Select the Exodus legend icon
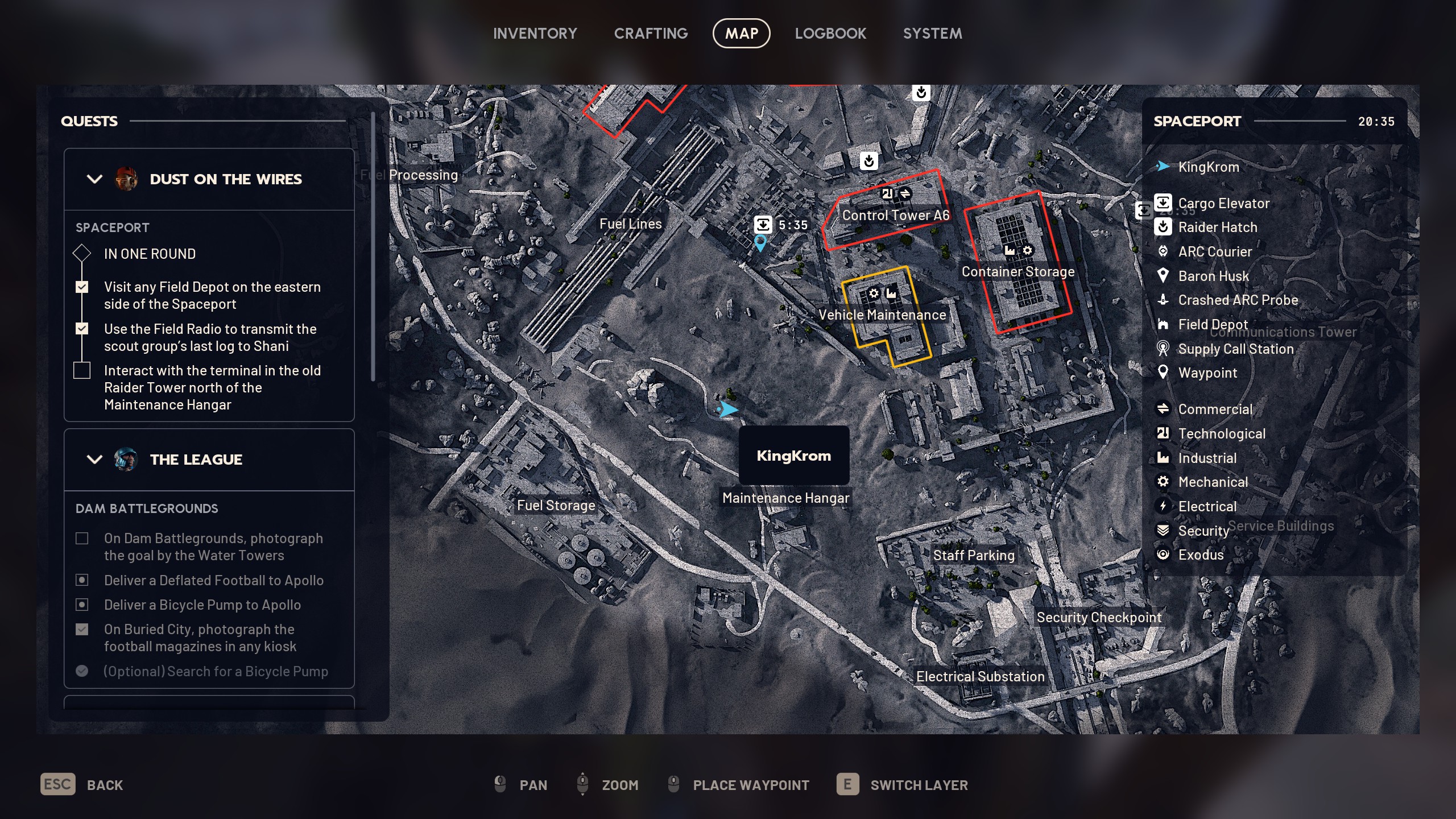The height and width of the screenshot is (819, 1456). [1164, 555]
